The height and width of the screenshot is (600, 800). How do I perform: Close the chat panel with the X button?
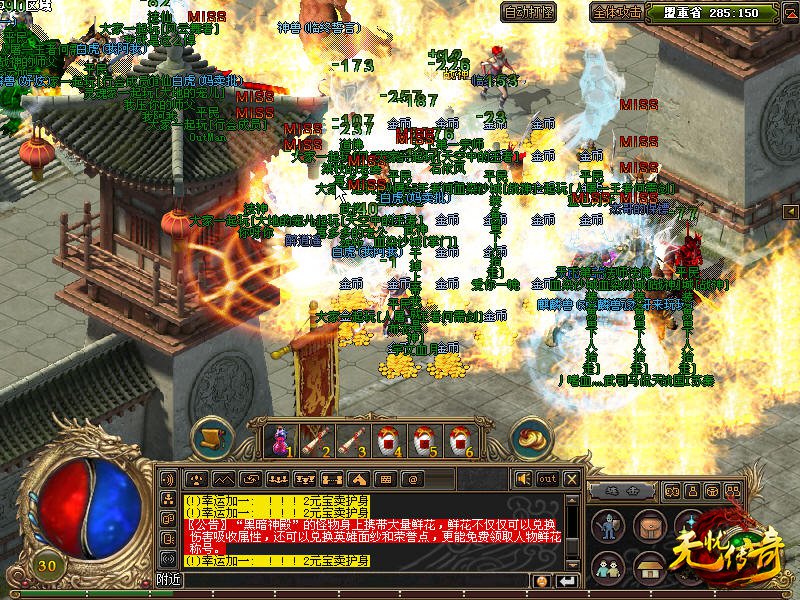[x=572, y=479]
